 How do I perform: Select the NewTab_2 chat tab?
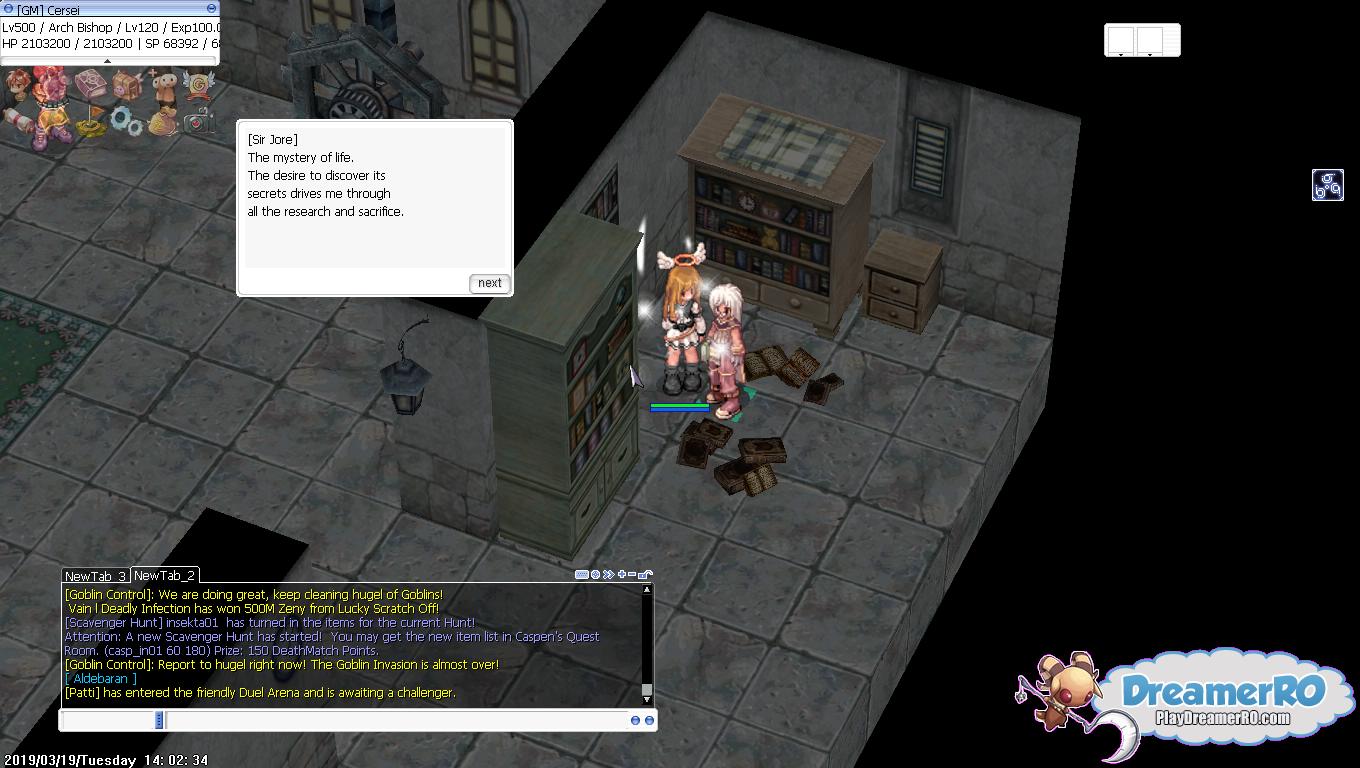pyautogui.click(x=164, y=575)
